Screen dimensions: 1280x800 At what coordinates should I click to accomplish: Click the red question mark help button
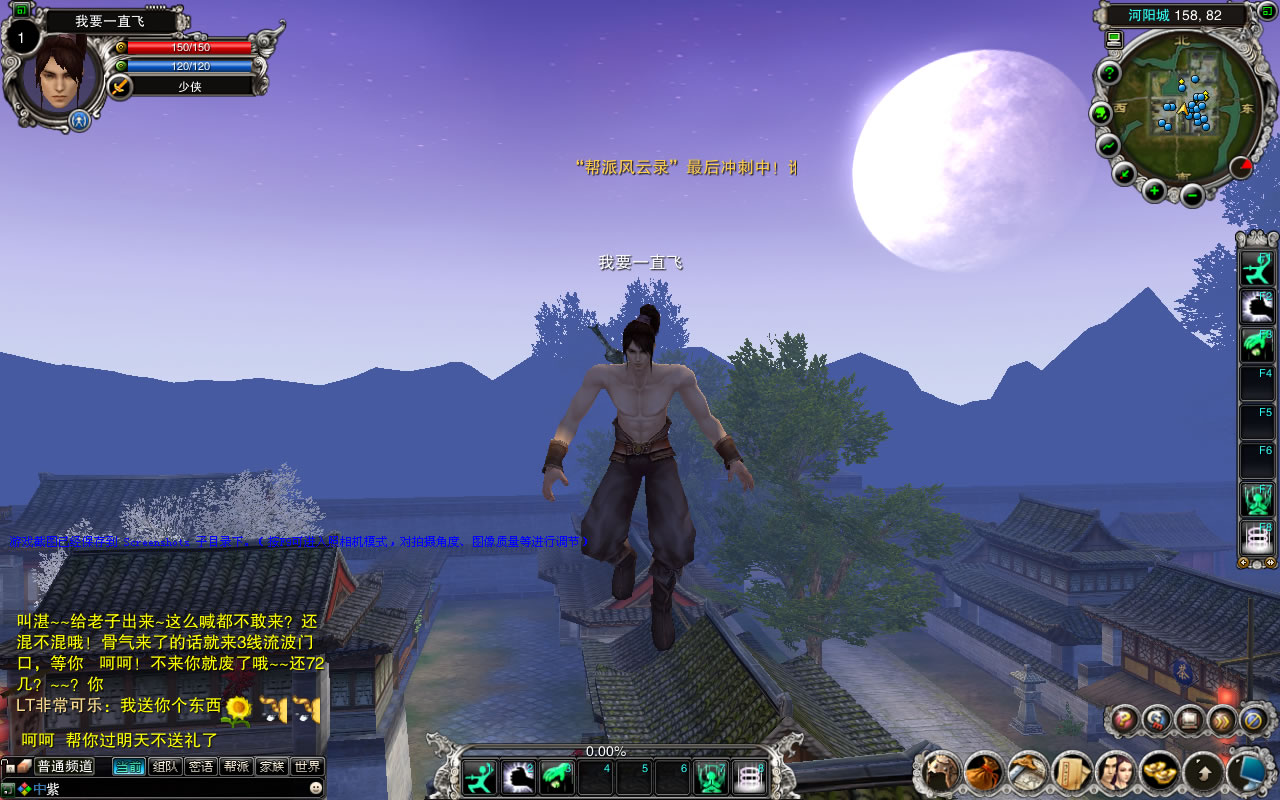tap(1125, 719)
